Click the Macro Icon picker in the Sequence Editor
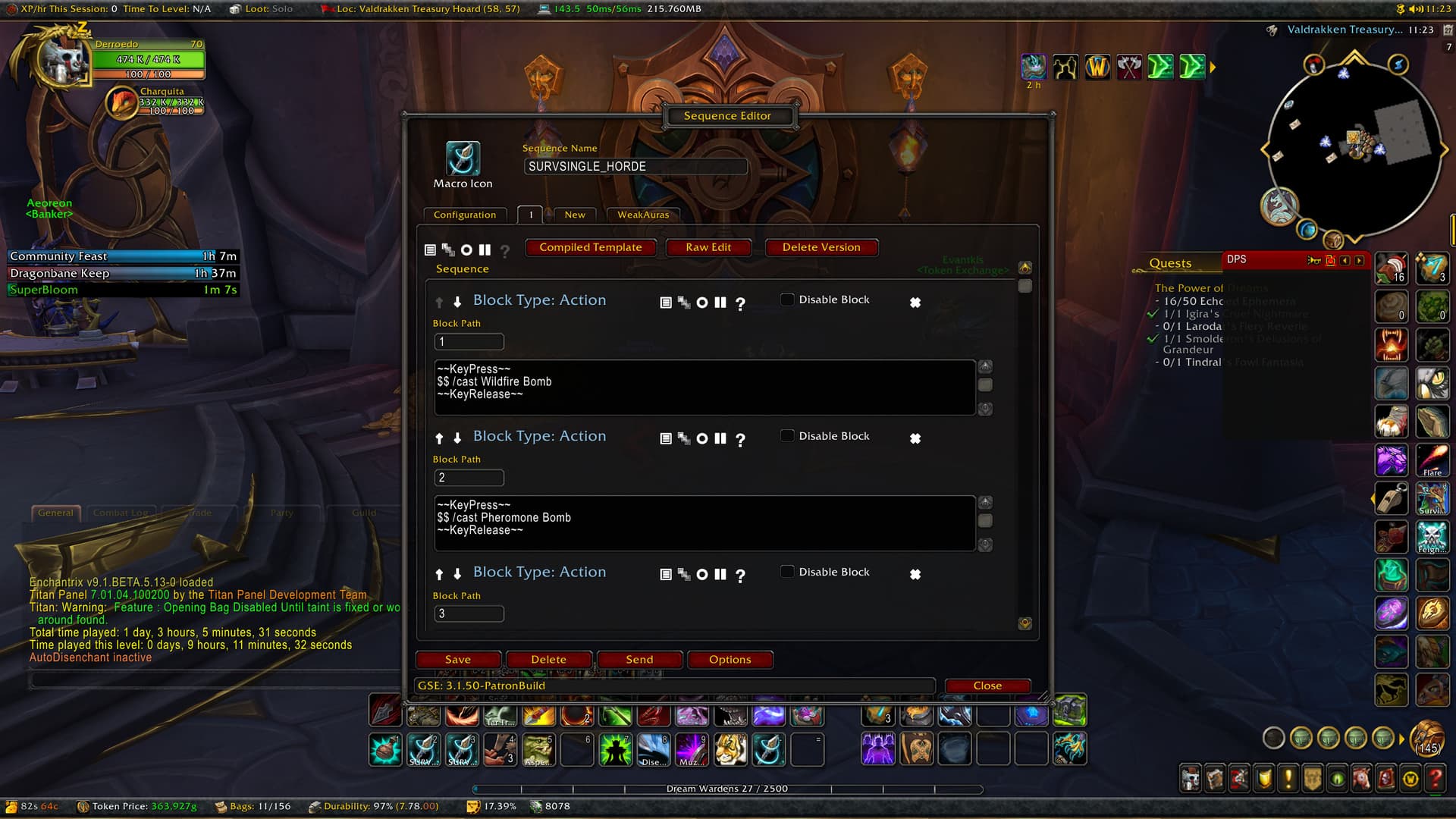The width and height of the screenshot is (1456, 819). [x=463, y=158]
